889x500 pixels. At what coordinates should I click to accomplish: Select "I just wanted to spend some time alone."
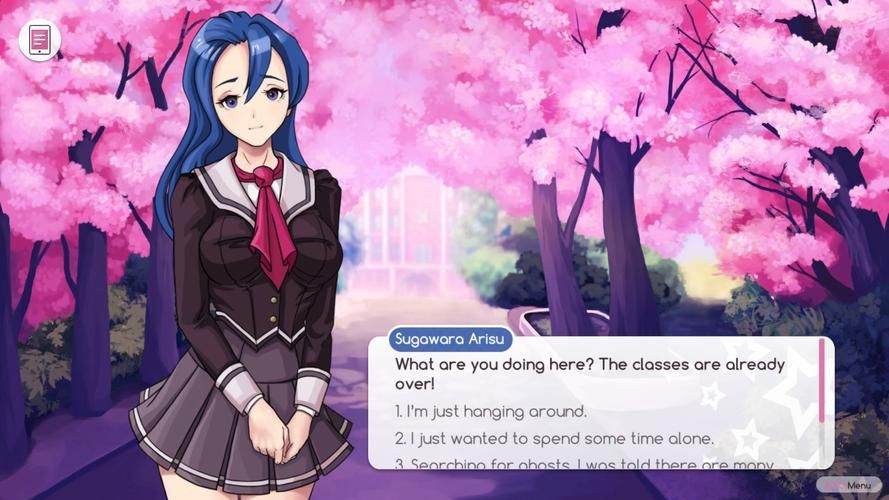[554, 438]
